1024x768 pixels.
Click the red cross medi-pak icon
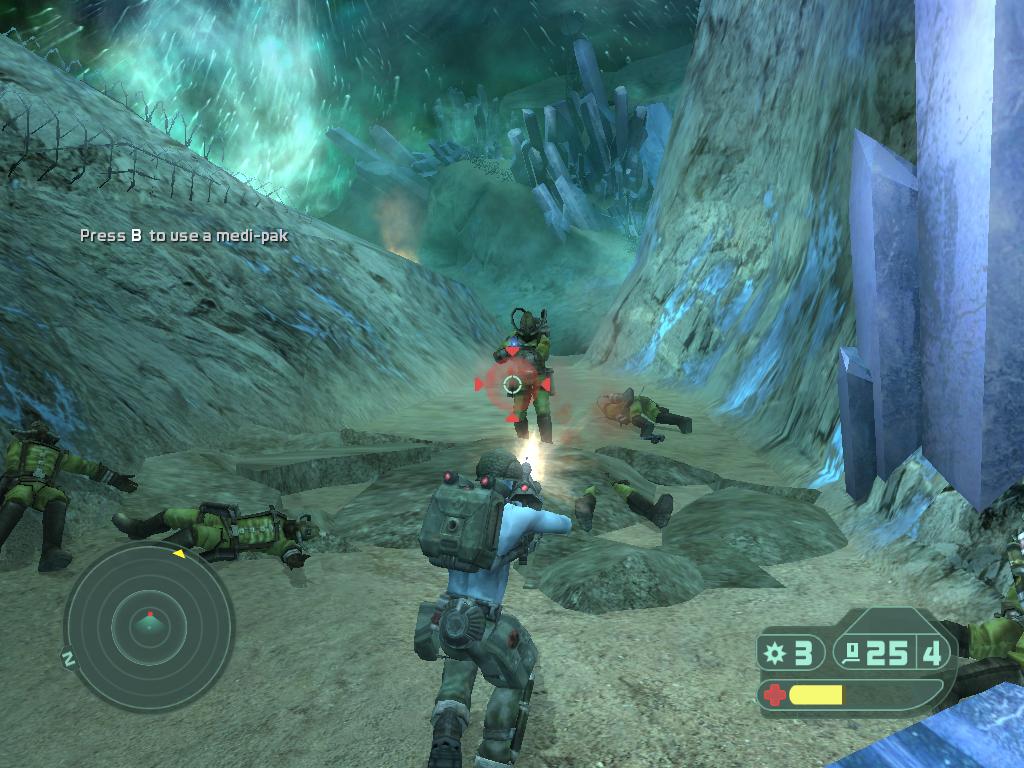(x=773, y=694)
